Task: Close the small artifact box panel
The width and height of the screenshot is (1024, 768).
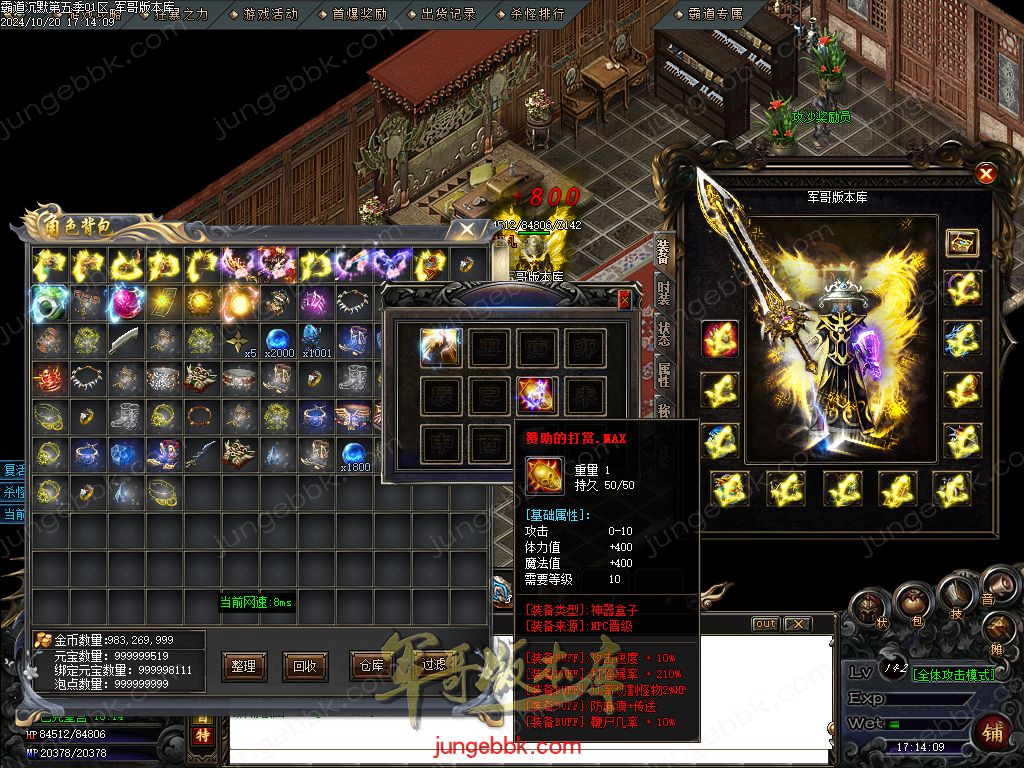Action: 625,299
